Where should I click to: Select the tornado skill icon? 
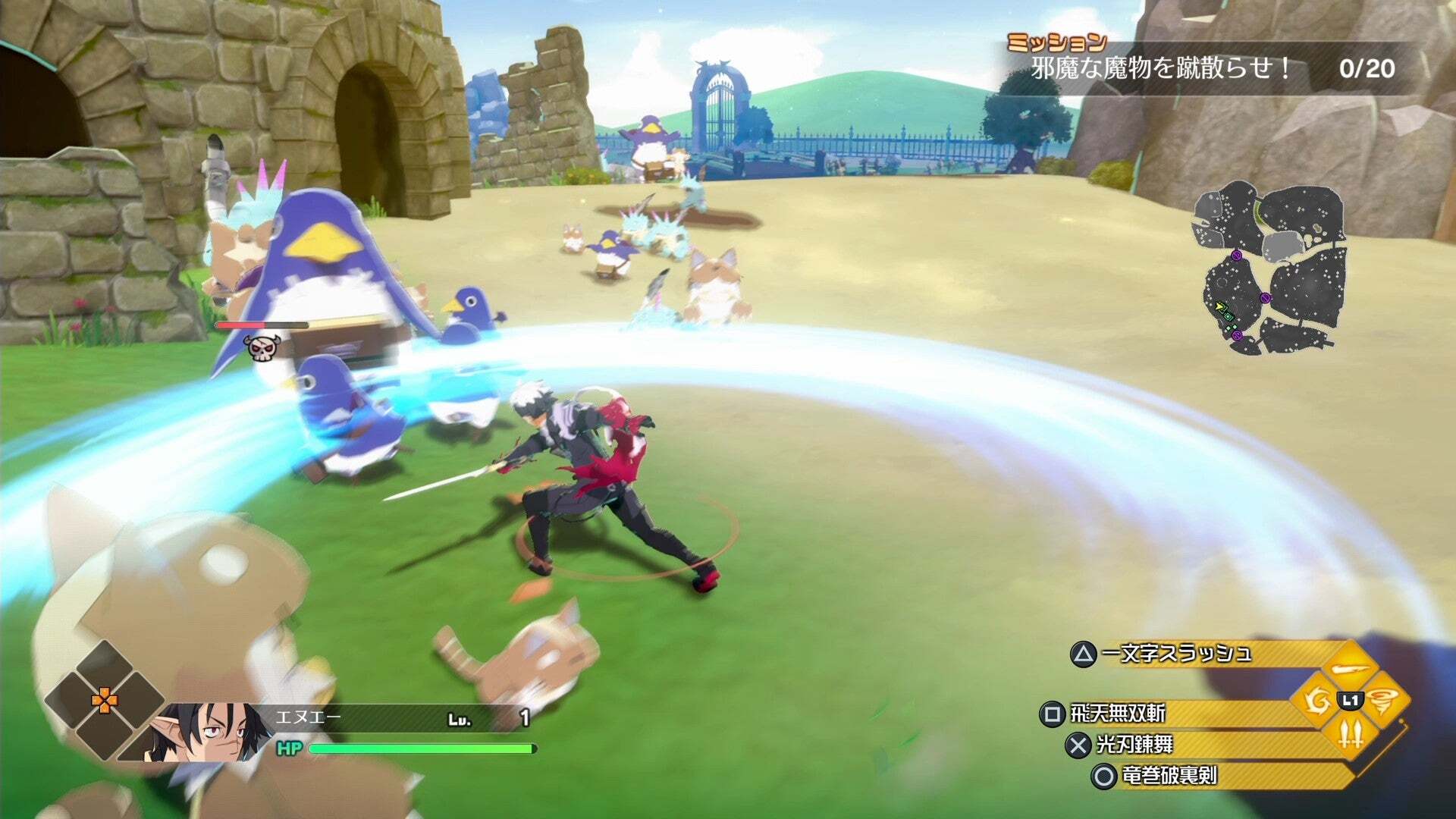click(1382, 701)
